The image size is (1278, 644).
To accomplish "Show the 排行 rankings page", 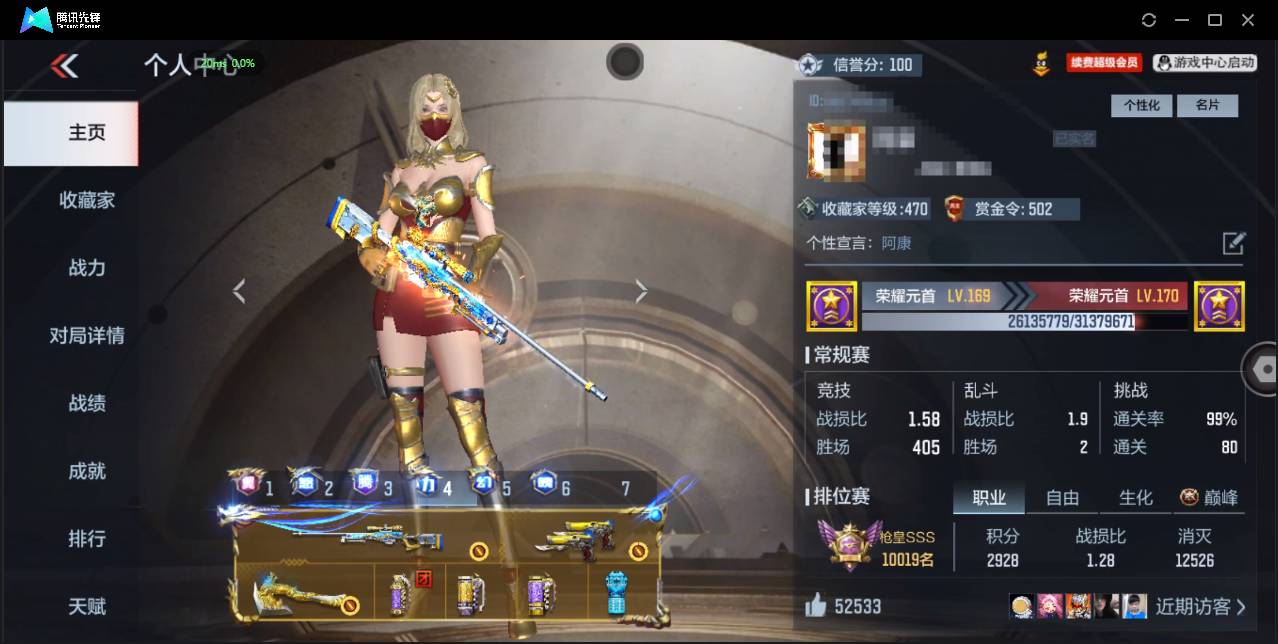I will click(87, 539).
